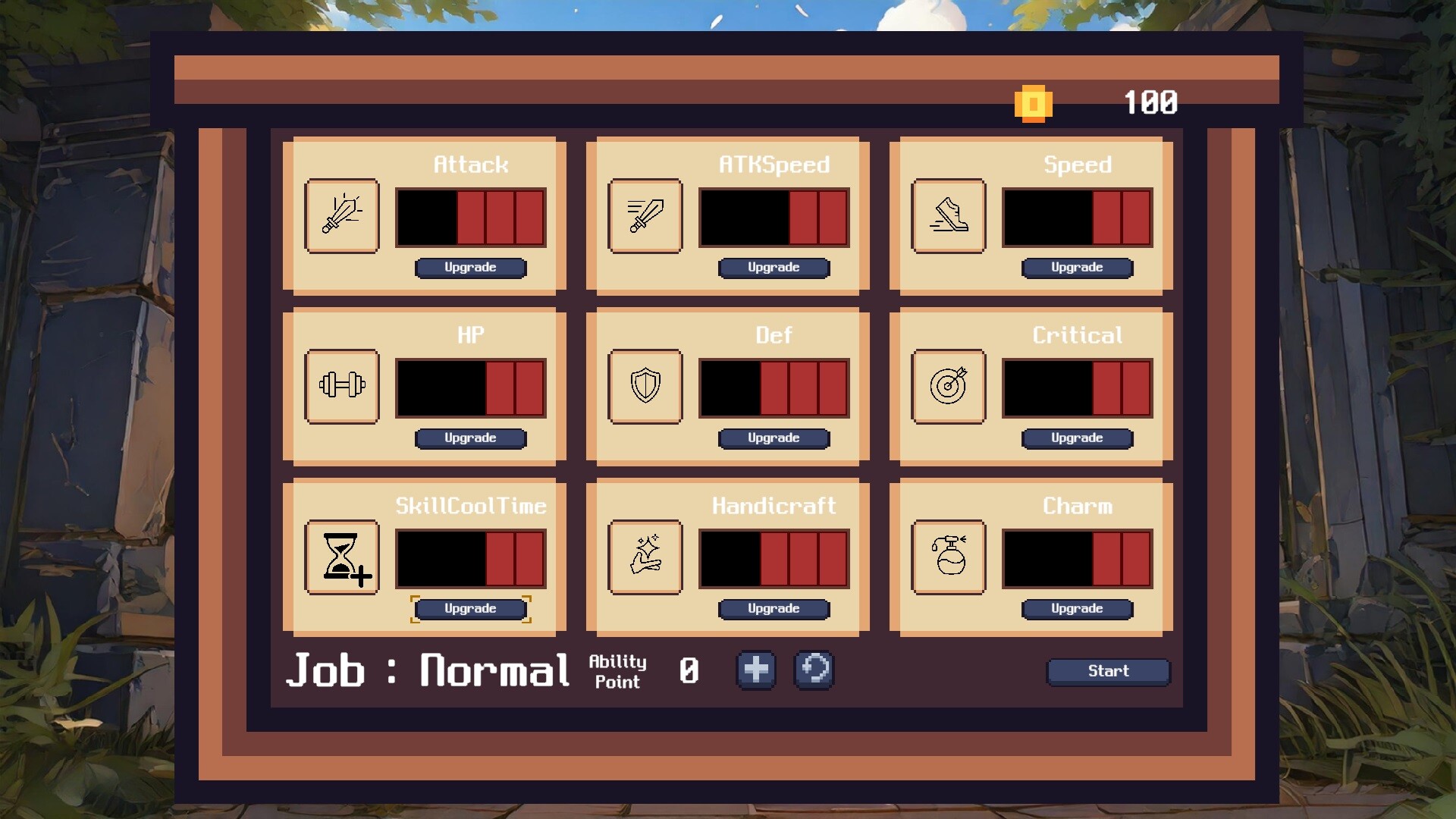Click the gold coin currency icon
The height and width of the screenshot is (819, 1456).
[x=1034, y=103]
